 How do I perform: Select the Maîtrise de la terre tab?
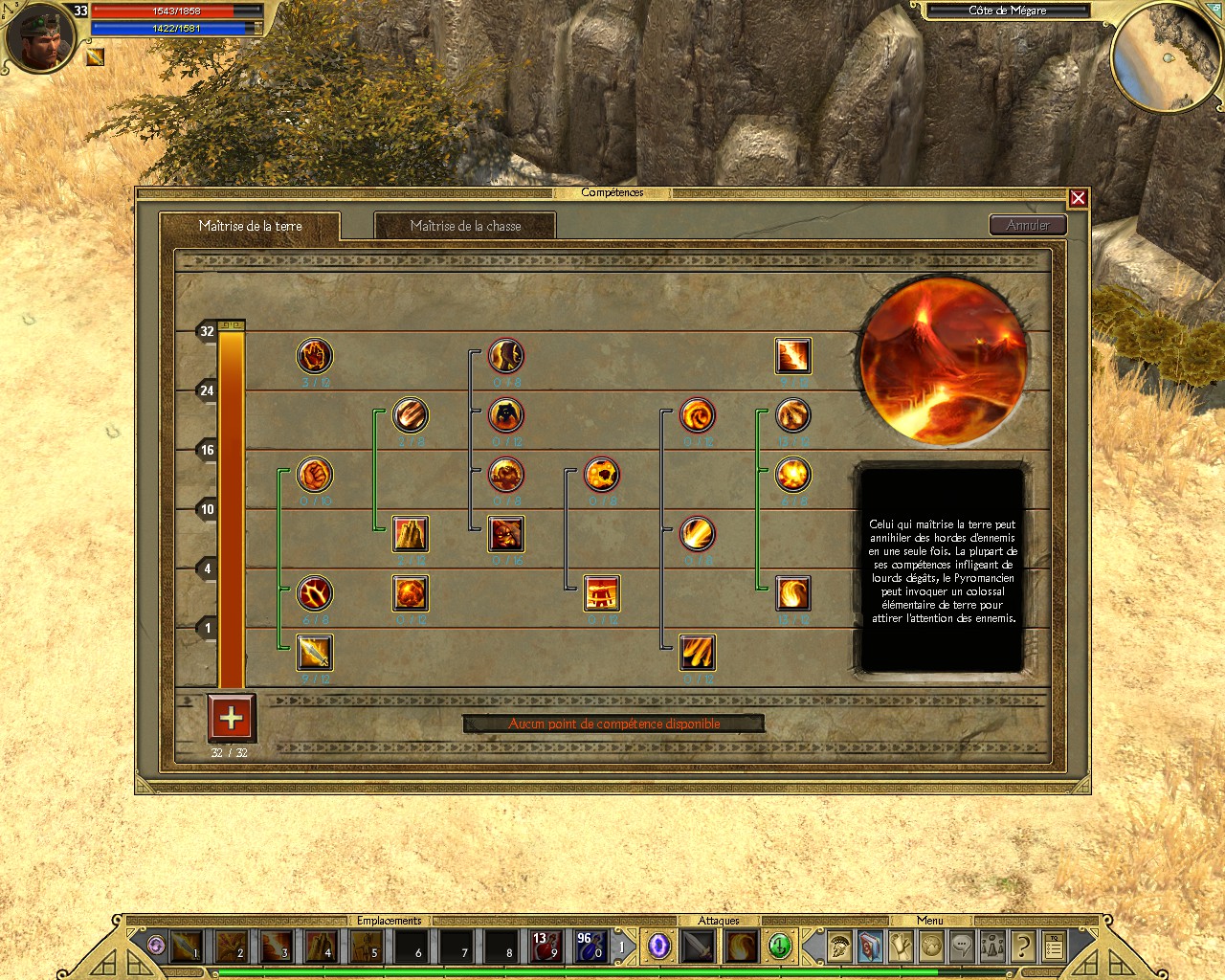(x=250, y=226)
